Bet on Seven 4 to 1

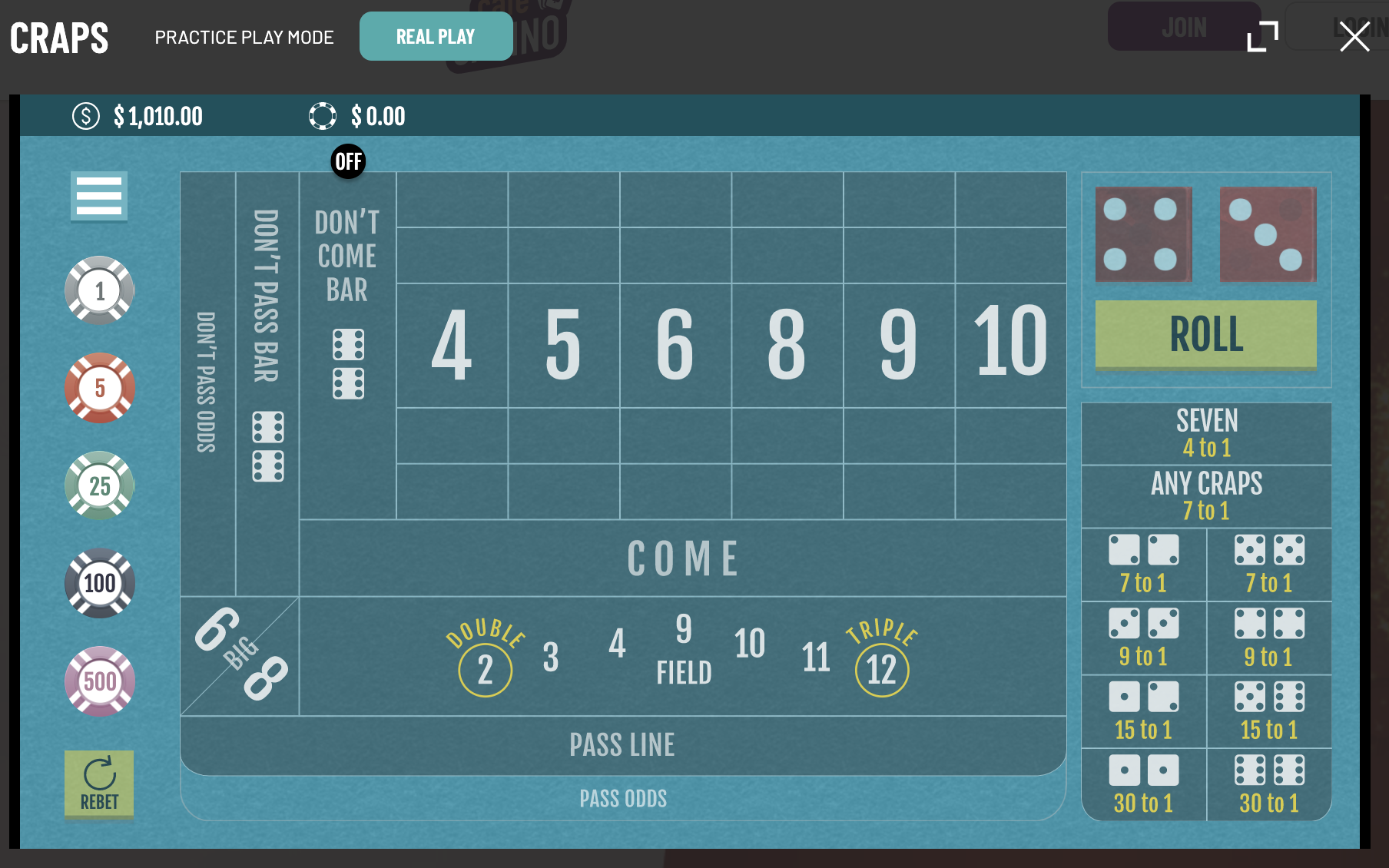pos(1206,434)
